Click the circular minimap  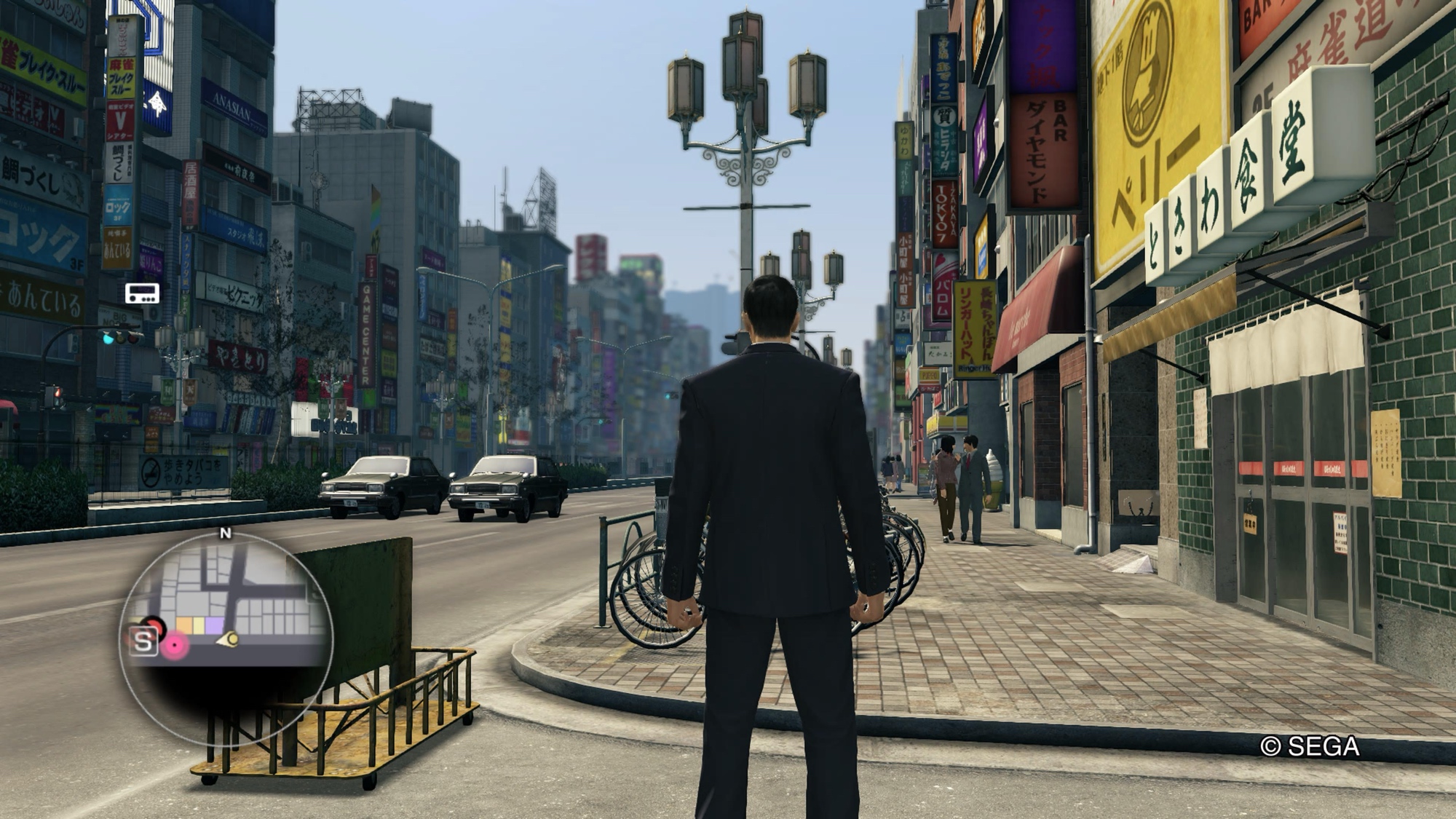[x=226, y=639]
